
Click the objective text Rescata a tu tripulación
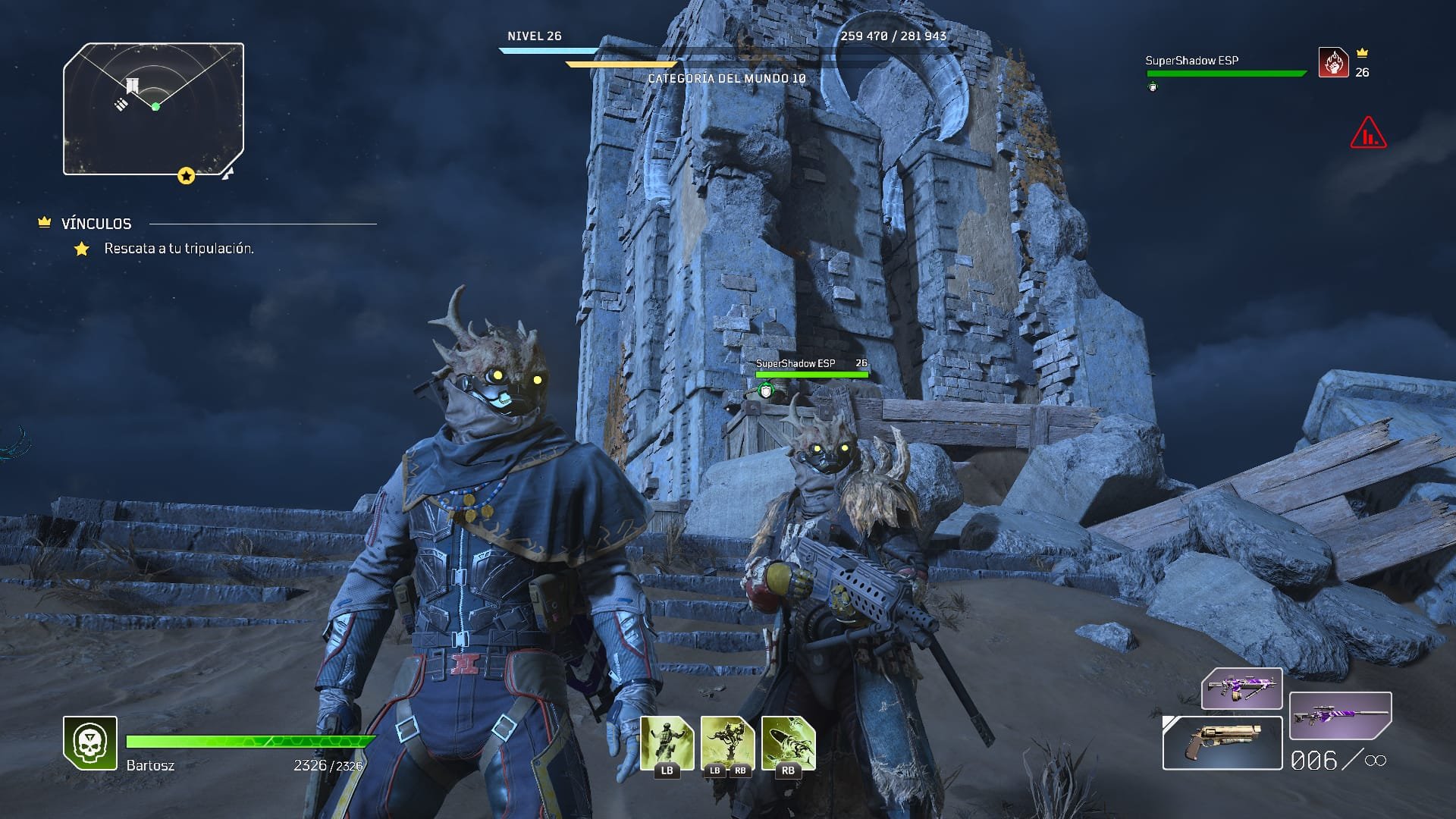point(178,246)
